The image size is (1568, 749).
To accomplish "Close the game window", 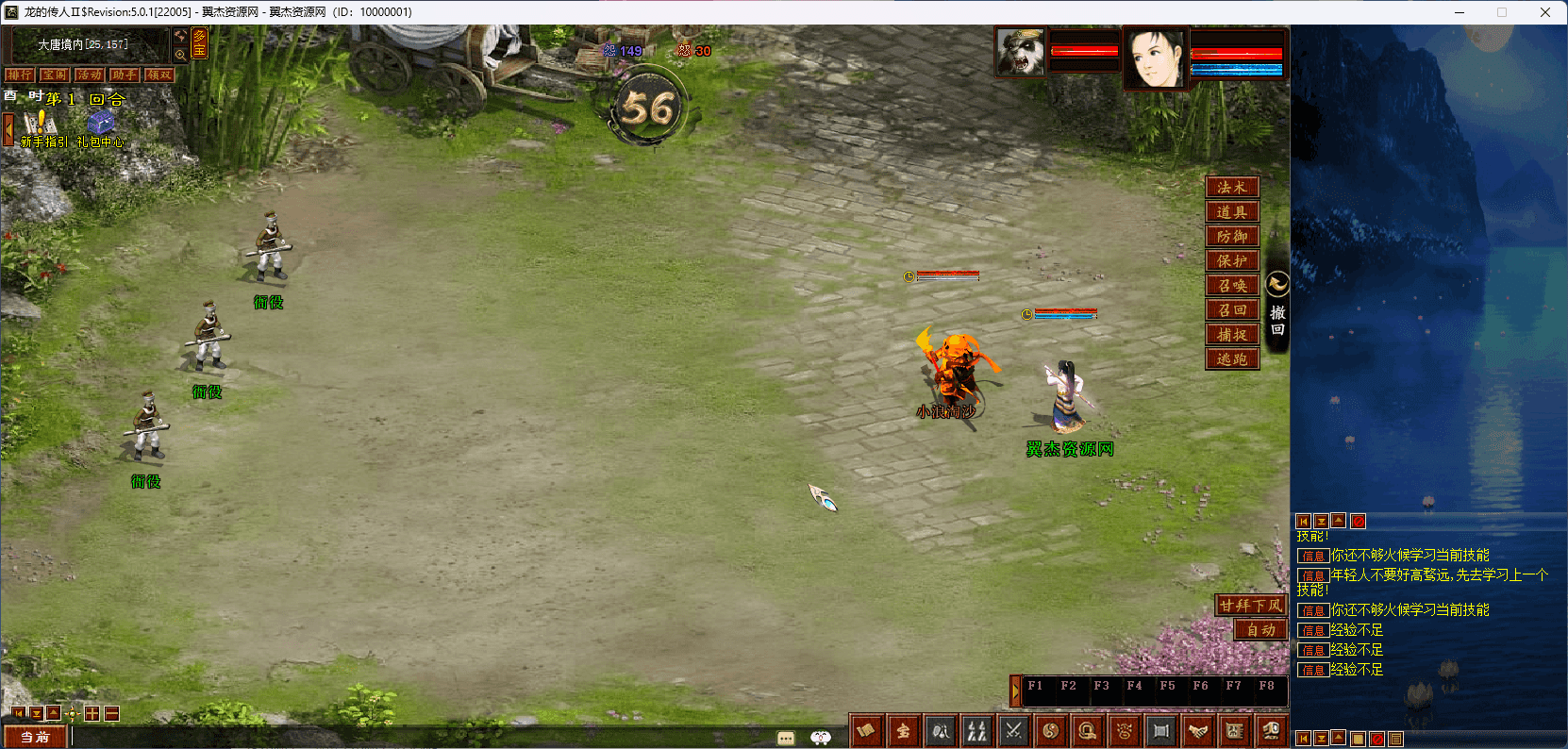I will click(x=1545, y=12).
